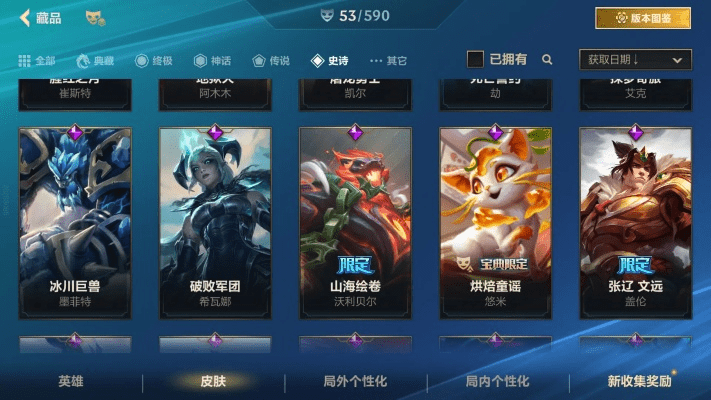Click the magnifying glass search icon

547,60
